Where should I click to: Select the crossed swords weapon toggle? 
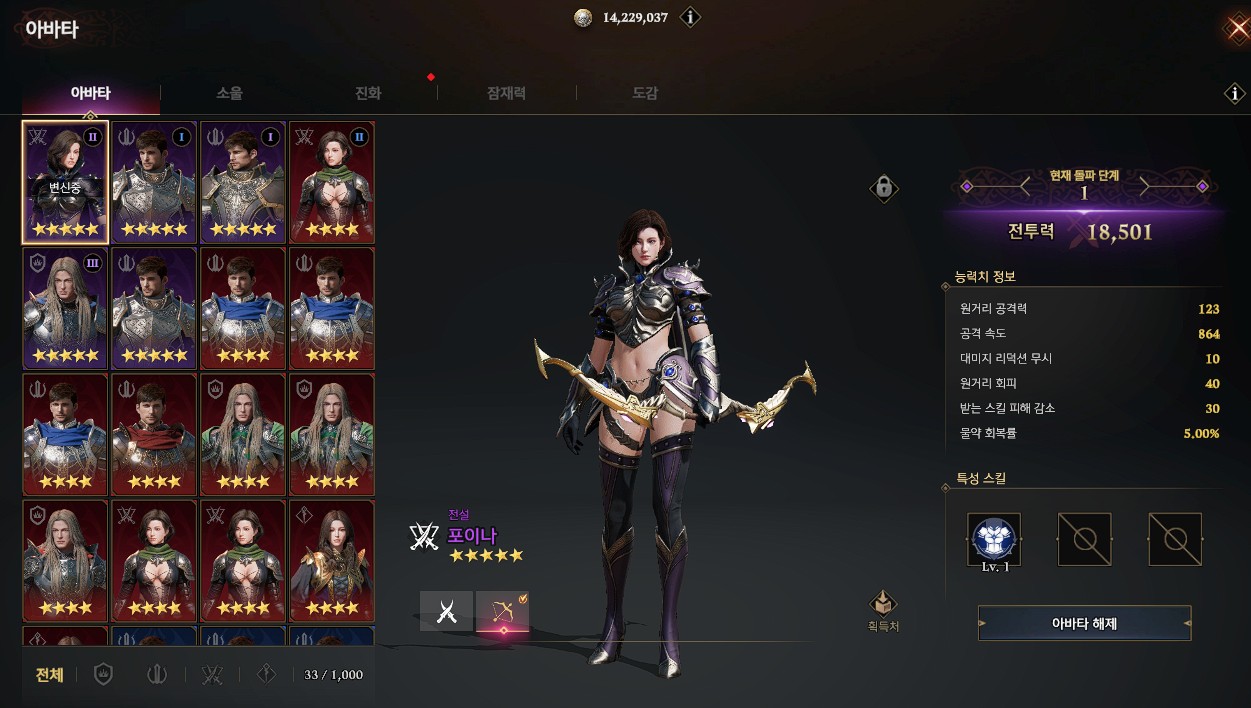(x=446, y=611)
